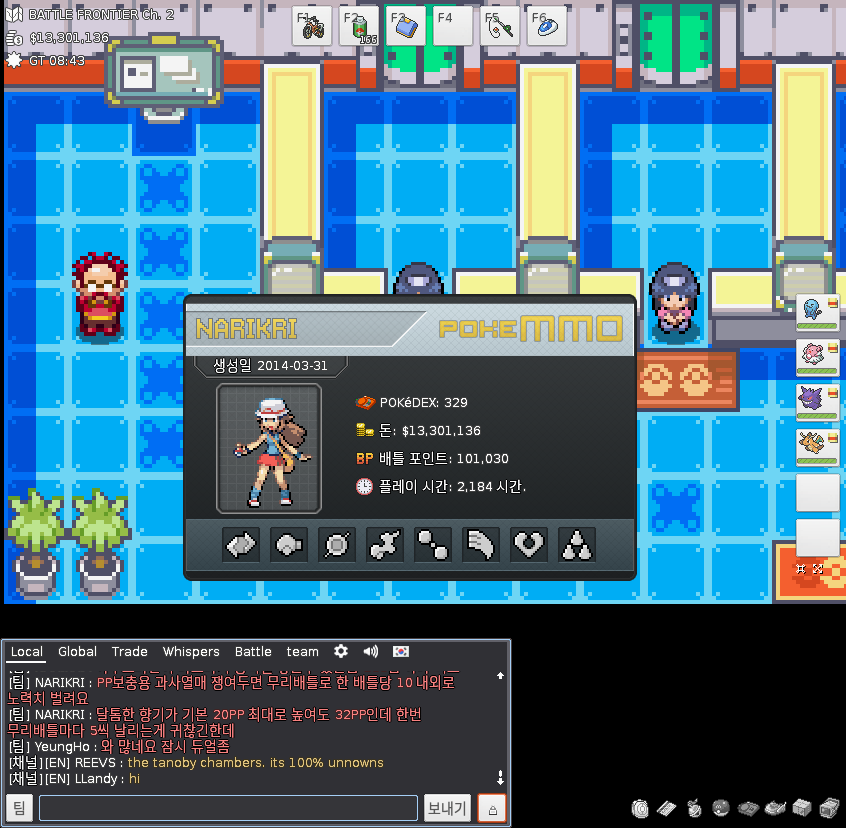Image resolution: width=846 pixels, height=828 pixels.
Task: Use the bicycle in the F1 hotbar slot
Action: (312, 26)
